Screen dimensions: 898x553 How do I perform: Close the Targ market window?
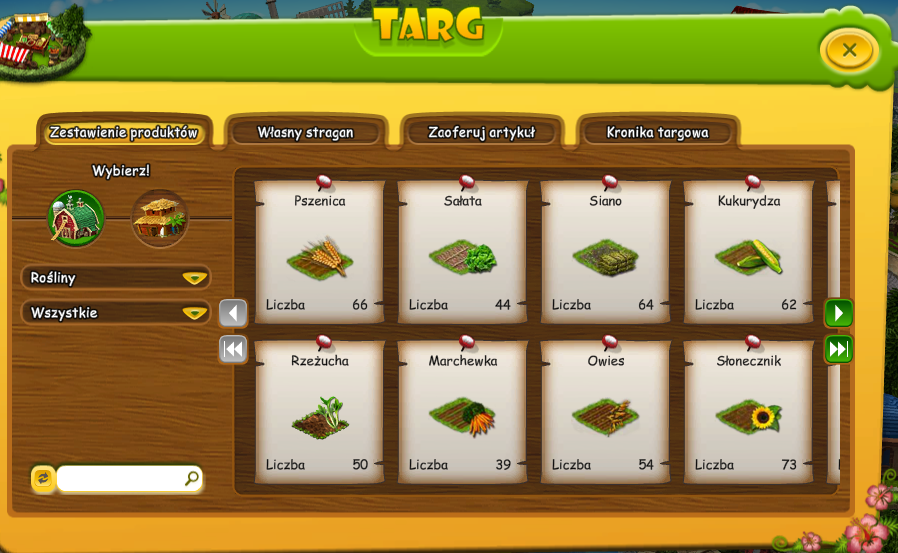coord(848,50)
